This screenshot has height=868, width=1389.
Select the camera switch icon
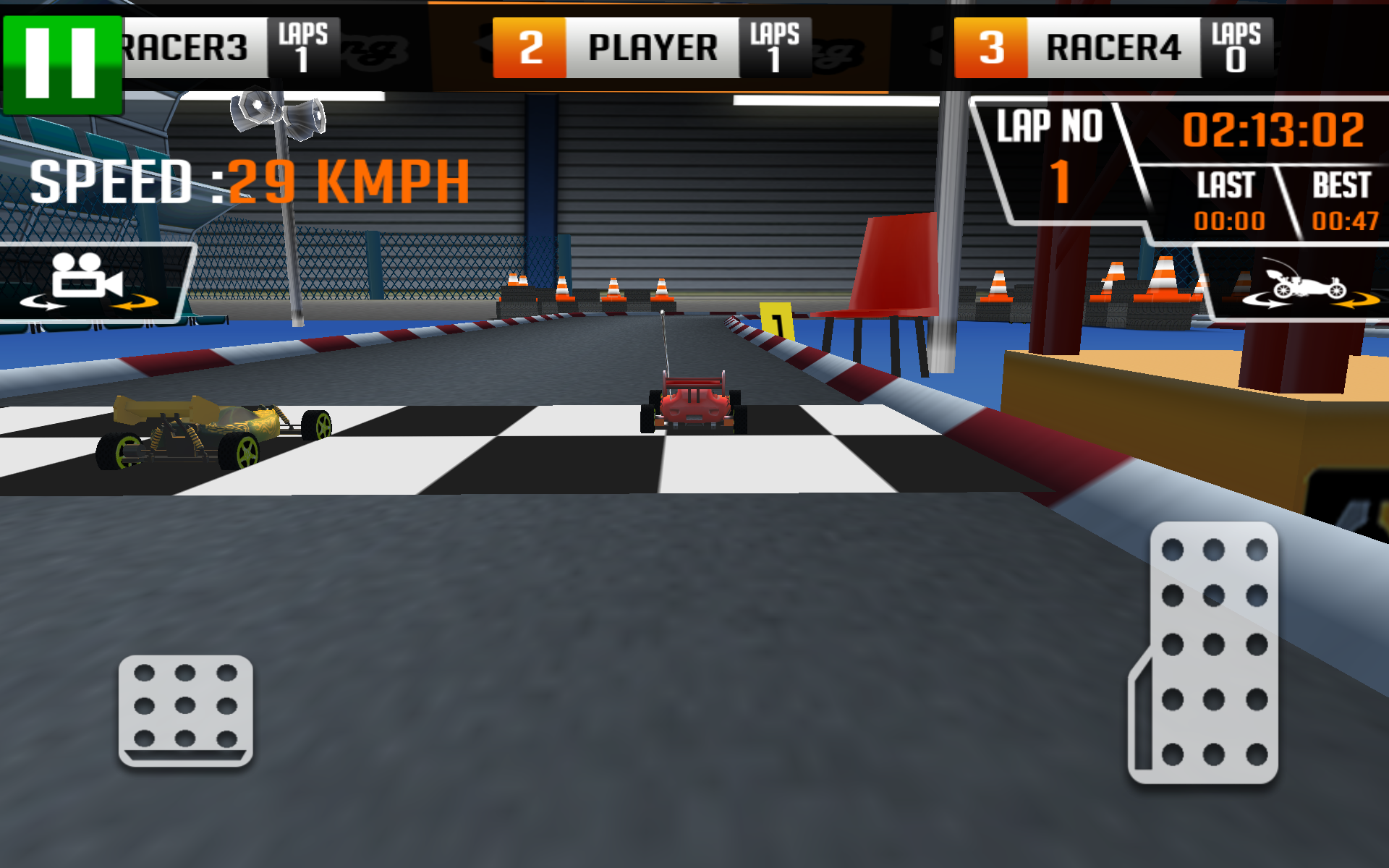point(87,275)
